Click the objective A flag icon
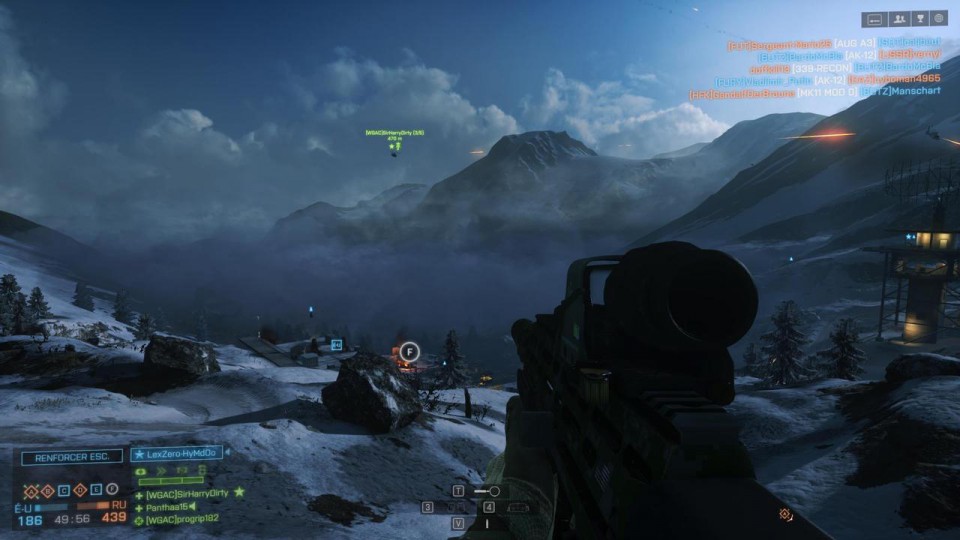 30,490
